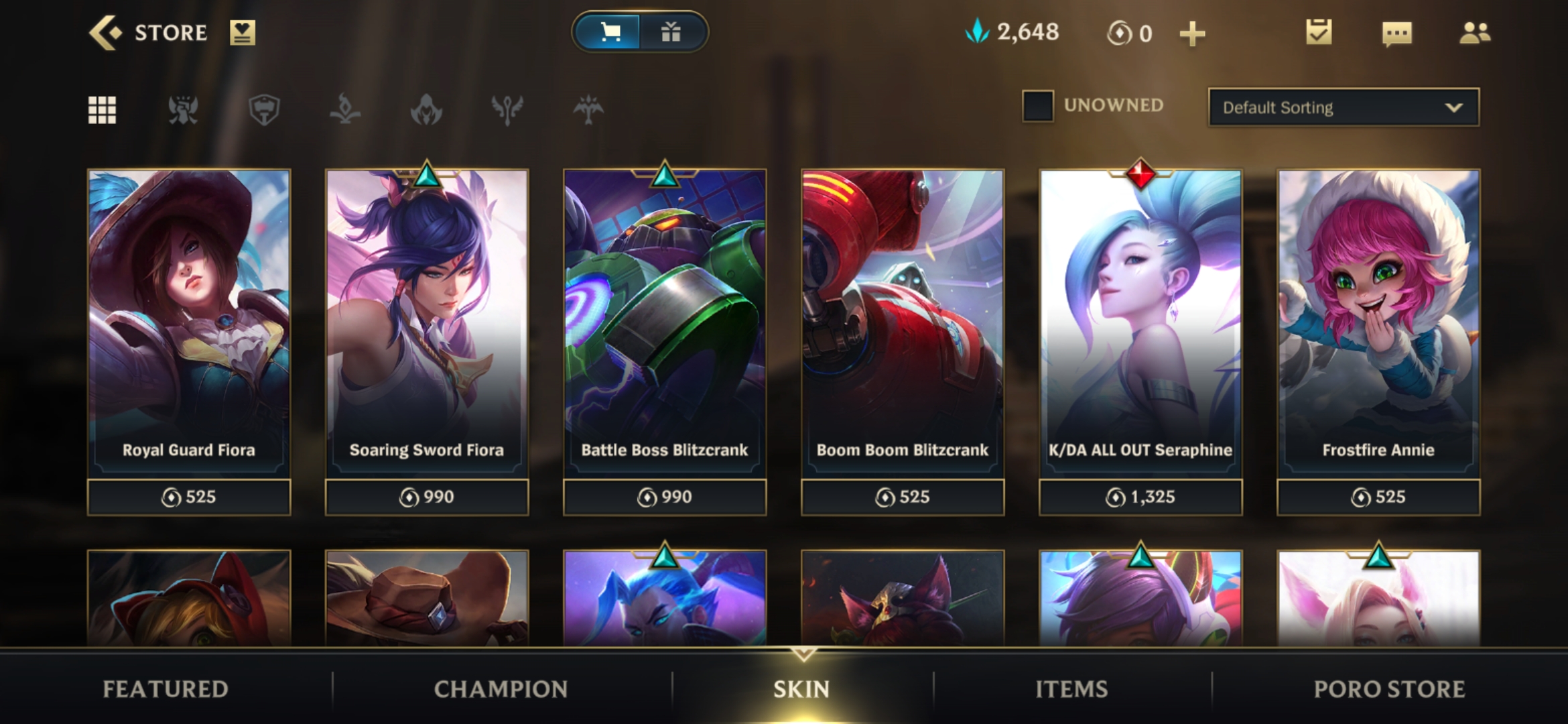Click the K/DA ALL OUT Seraphine price tag
This screenshot has width=1568, height=724.
[1140, 497]
